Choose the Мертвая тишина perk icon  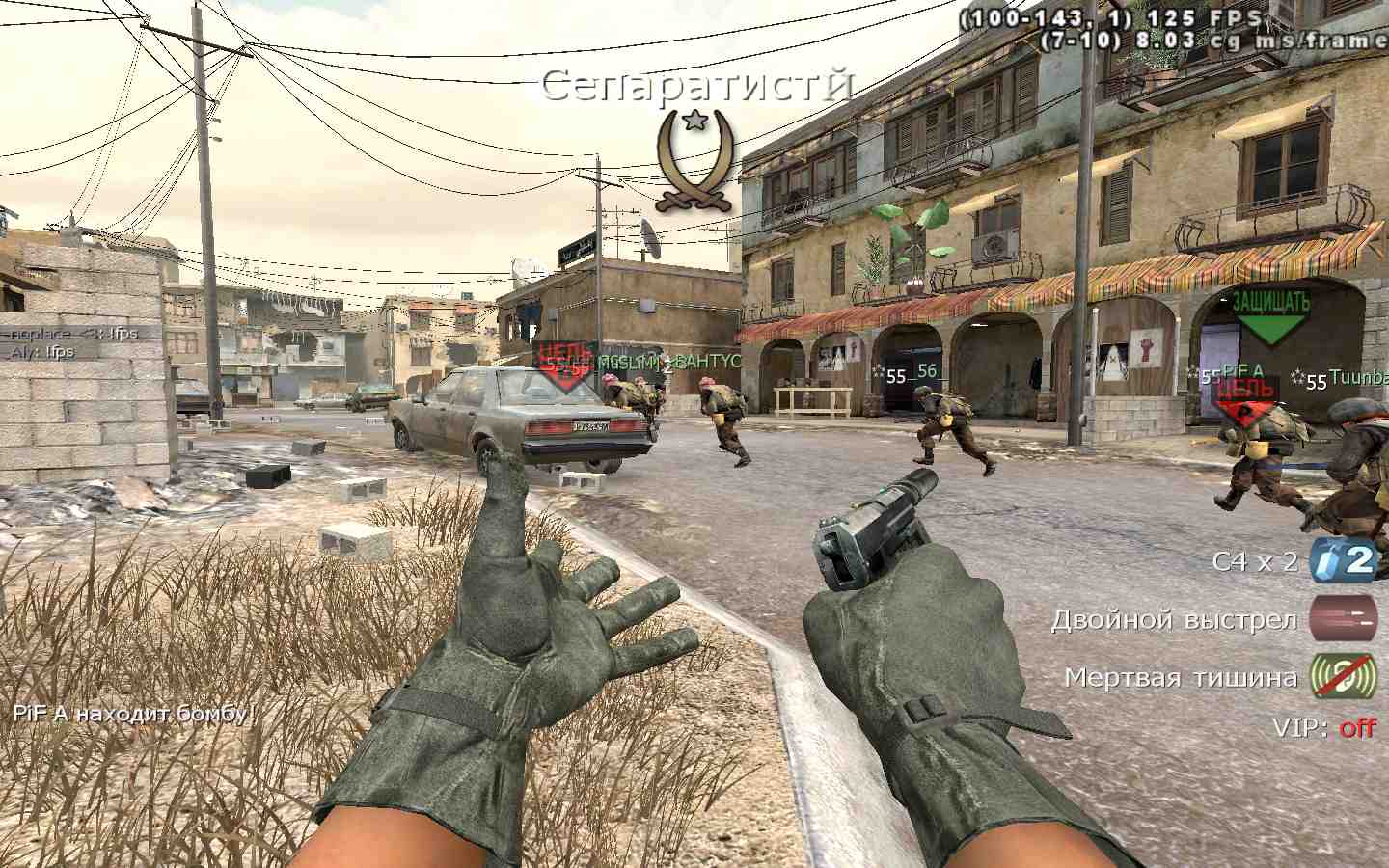[1343, 675]
